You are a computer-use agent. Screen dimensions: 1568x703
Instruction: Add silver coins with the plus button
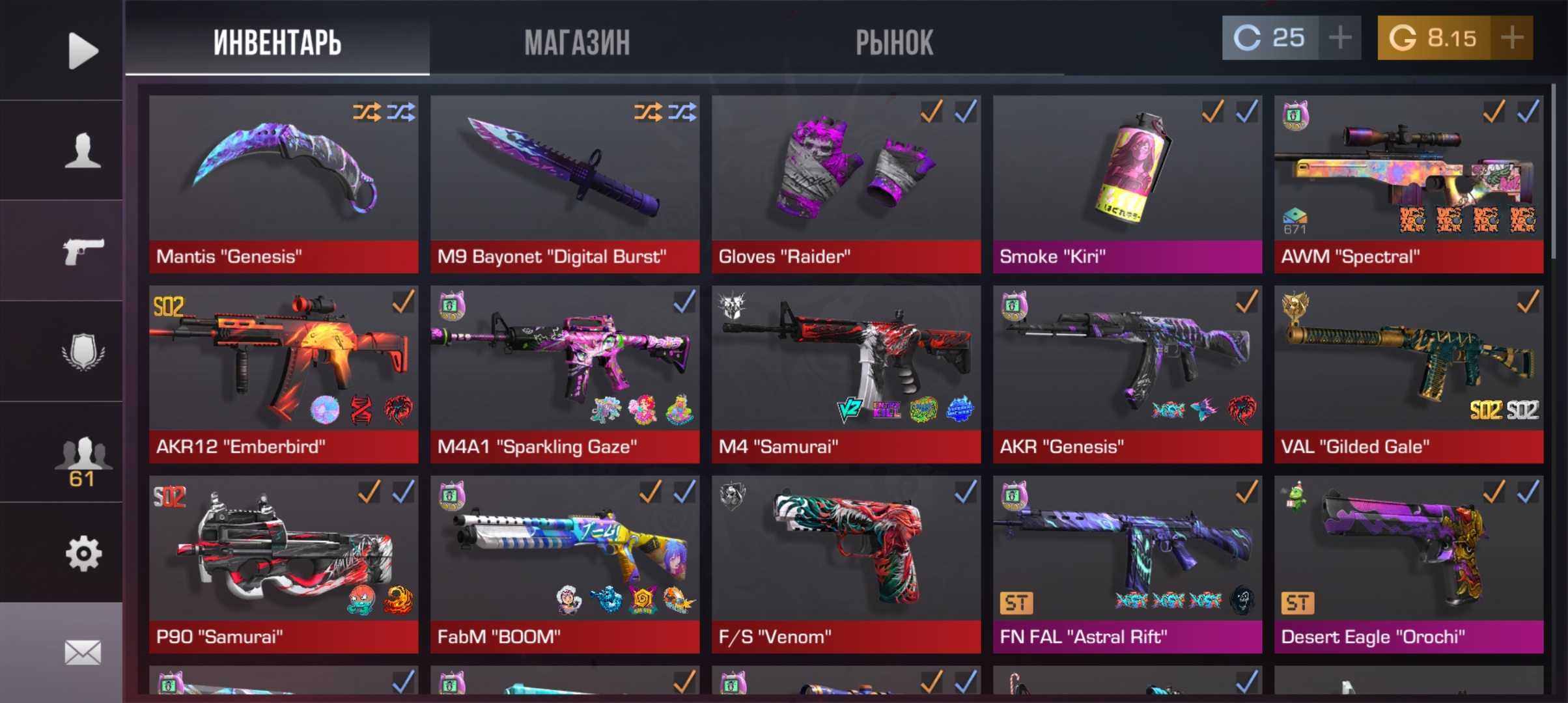click(x=1339, y=38)
